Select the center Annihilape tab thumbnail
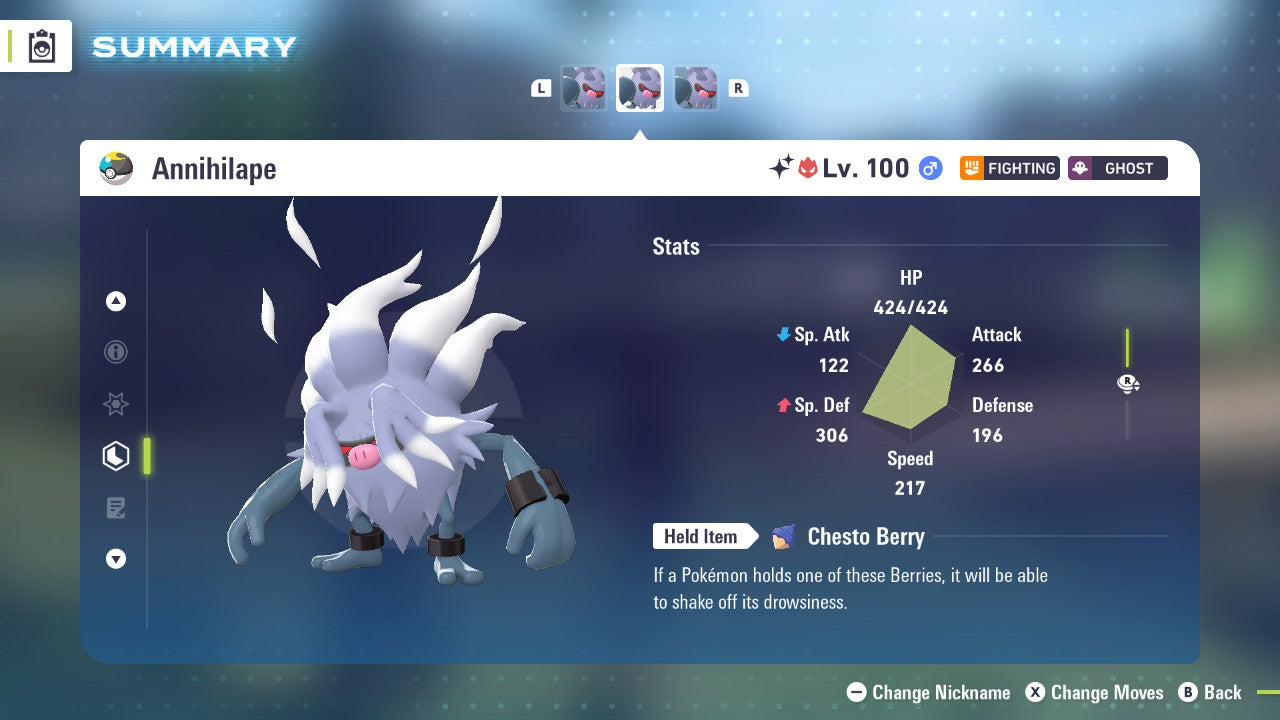1280x720 pixels. [x=639, y=87]
